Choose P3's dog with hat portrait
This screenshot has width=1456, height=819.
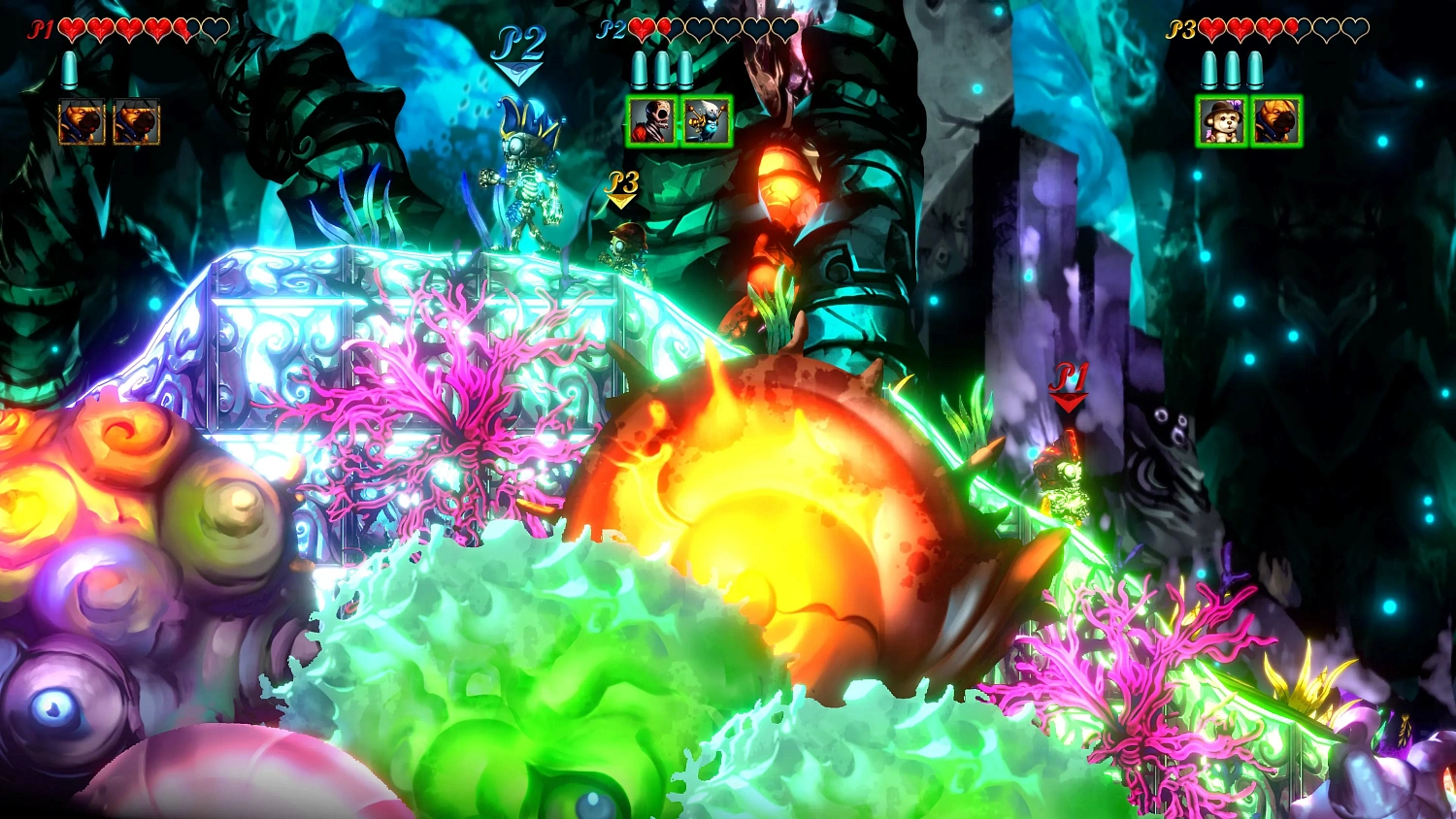1221,121
